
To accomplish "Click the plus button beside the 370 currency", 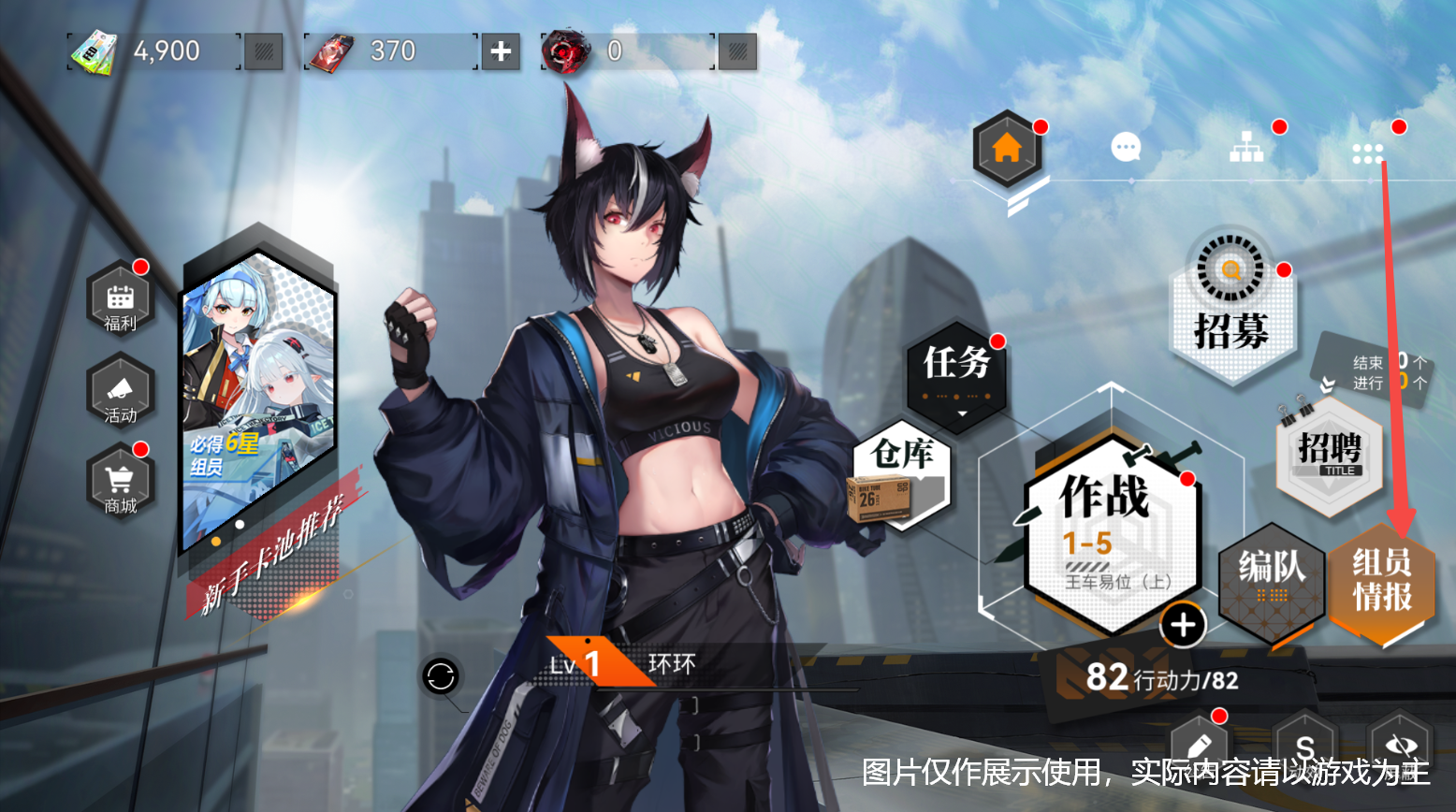I will click(x=500, y=51).
